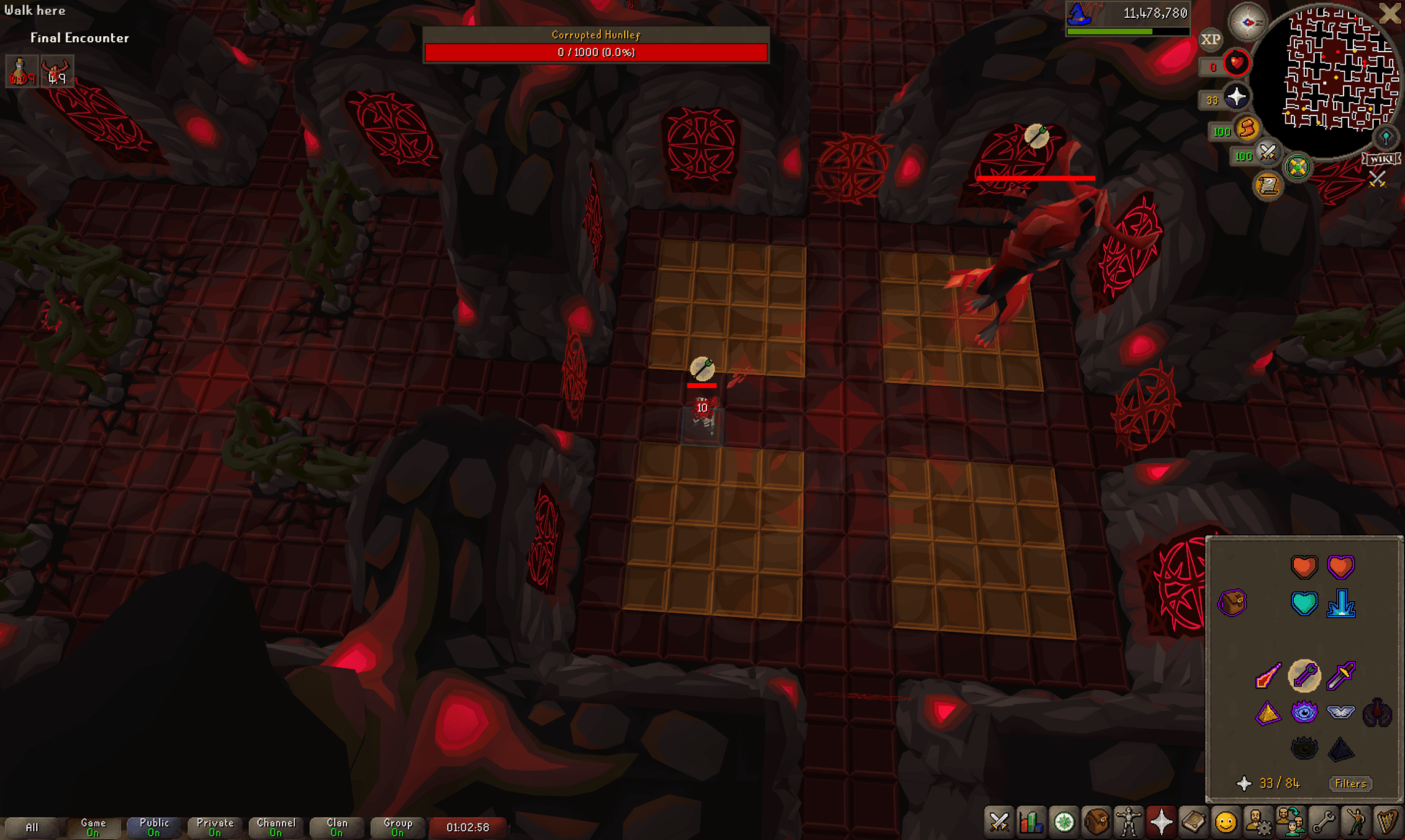Toggle Quick Prayers orb
The image size is (1405, 840).
point(1235,97)
